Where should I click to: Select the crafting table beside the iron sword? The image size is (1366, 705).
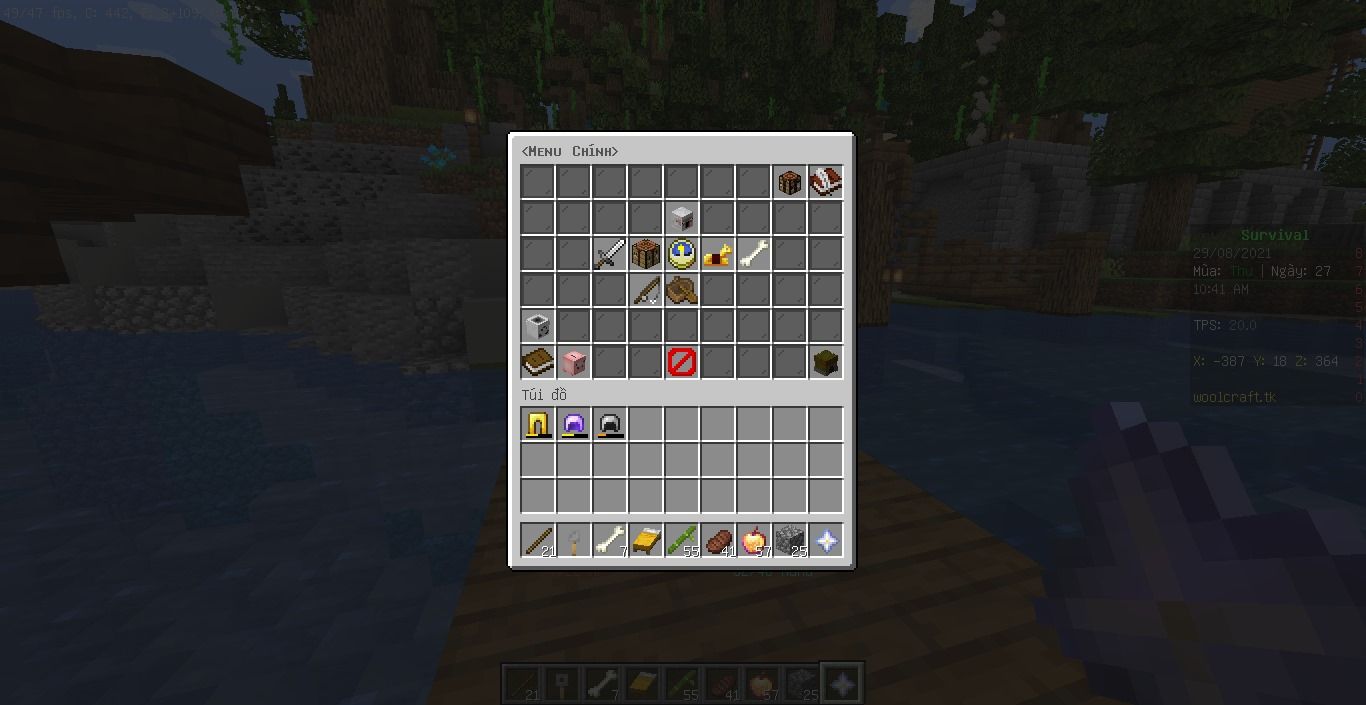click(645, 254)
